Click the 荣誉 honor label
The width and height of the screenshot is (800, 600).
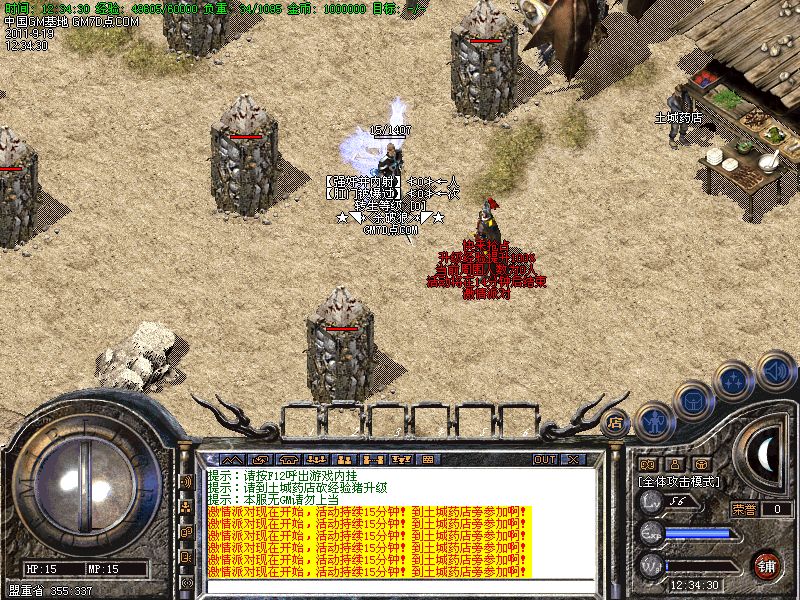pos(744,509)
